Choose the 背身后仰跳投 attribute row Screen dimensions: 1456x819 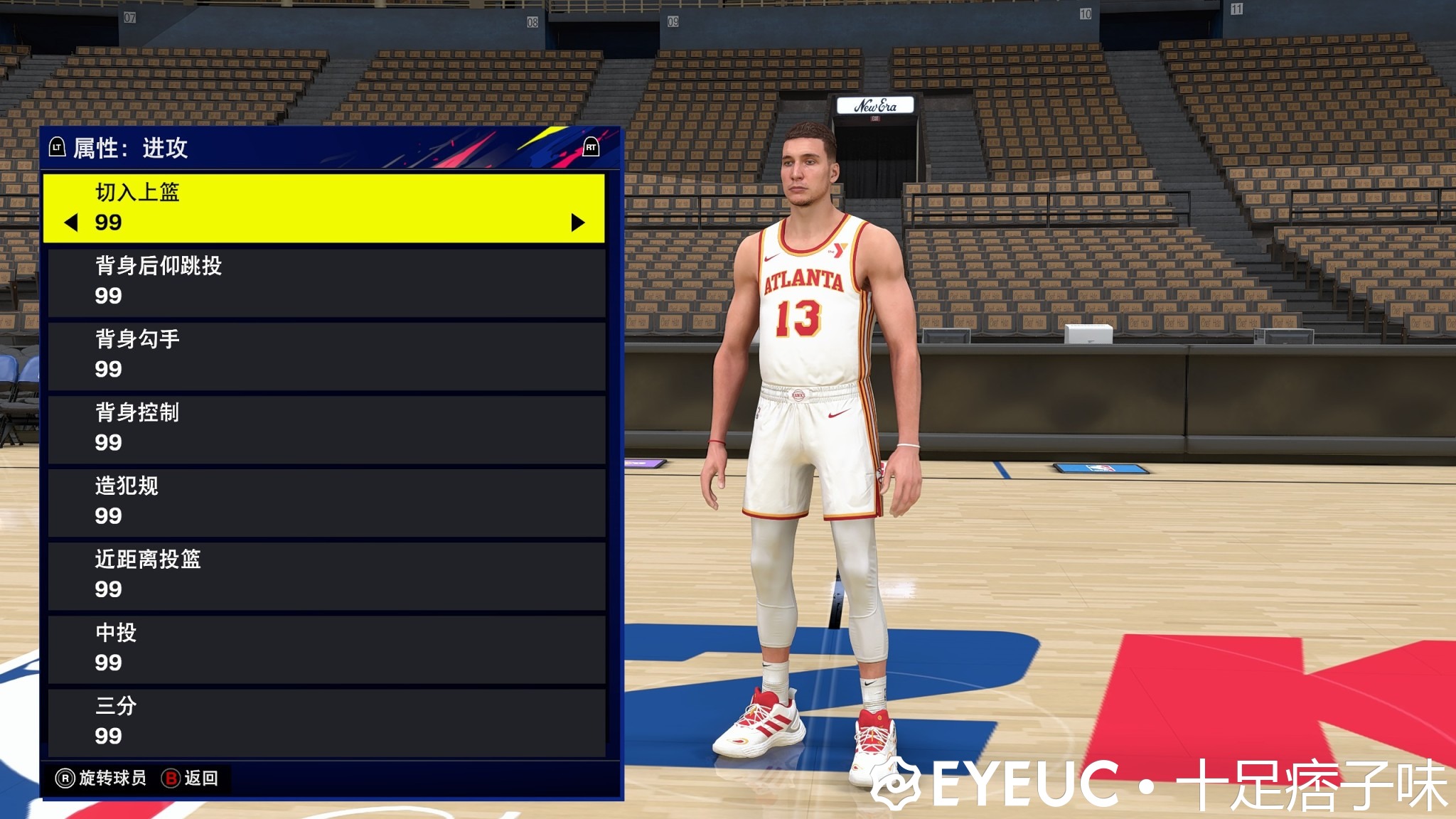tap(326, 282)
